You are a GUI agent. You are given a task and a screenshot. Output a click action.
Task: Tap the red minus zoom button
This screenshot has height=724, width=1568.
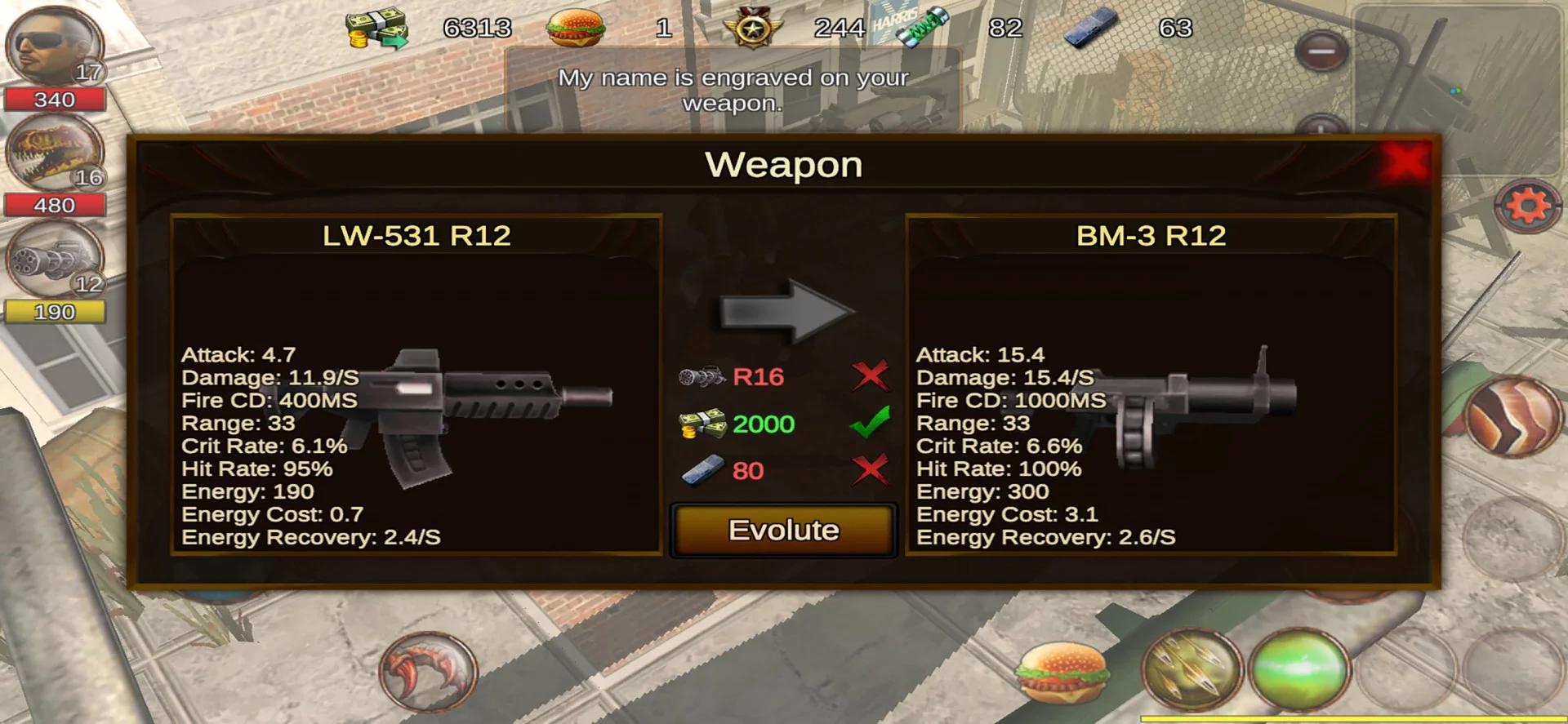pyautogui.click(x=1321, y=51)
